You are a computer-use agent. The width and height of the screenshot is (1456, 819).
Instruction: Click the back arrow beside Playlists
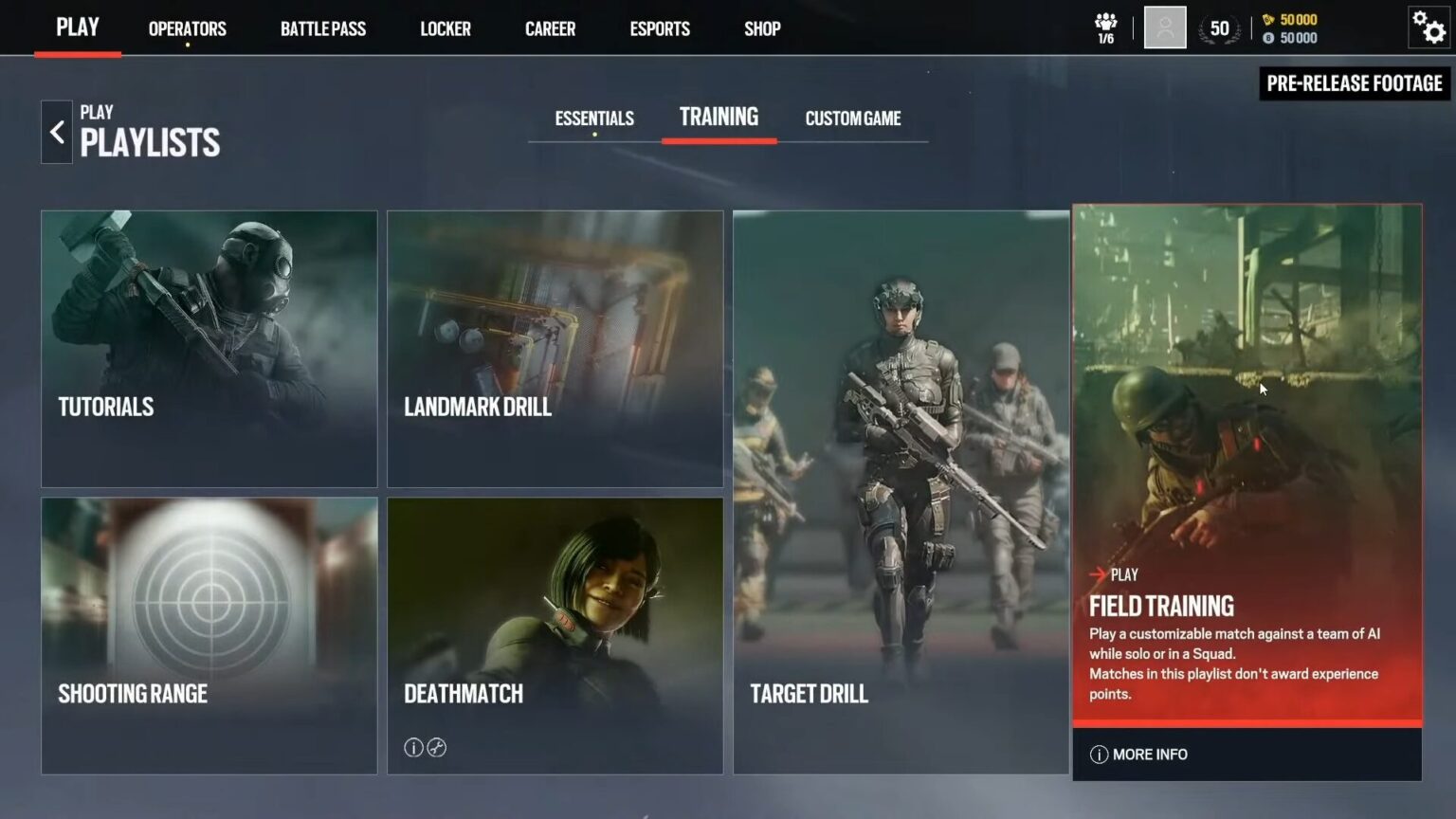tap(57, 132)
